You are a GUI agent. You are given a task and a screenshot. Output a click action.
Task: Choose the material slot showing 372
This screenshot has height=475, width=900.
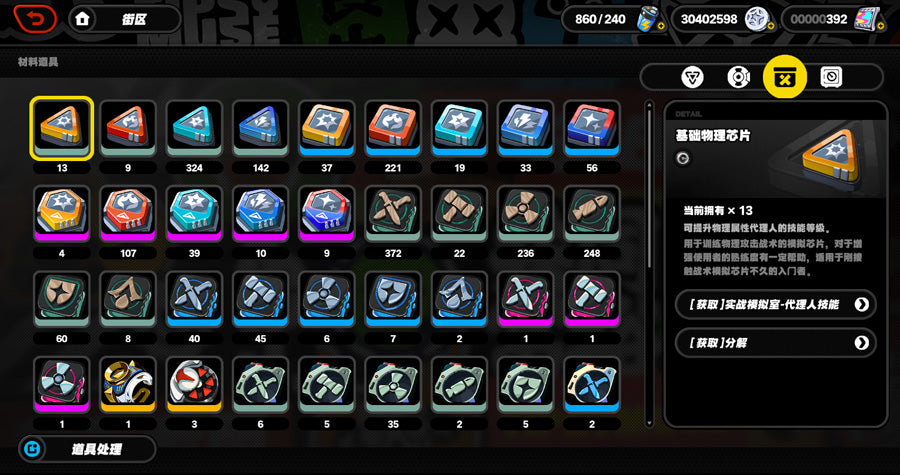tap(393, 212)
